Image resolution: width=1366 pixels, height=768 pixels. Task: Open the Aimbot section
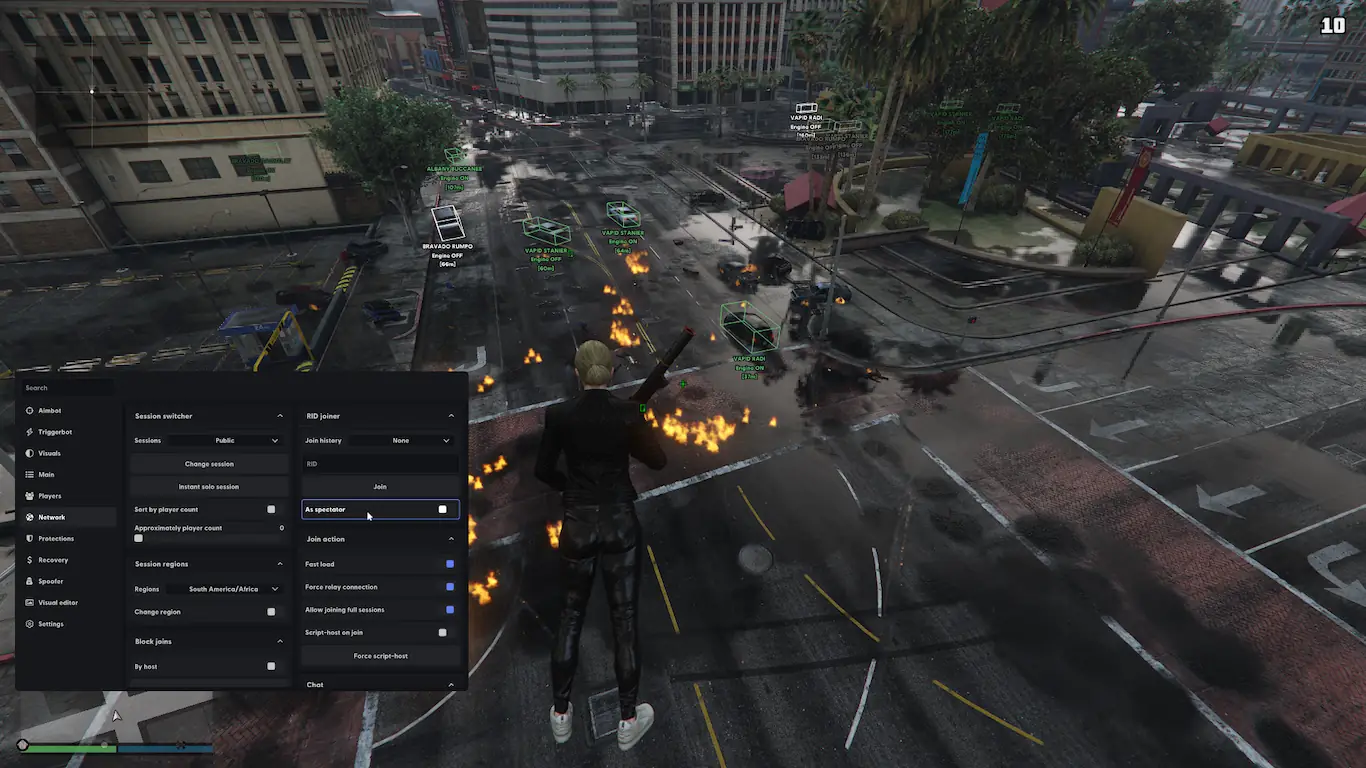tap(50, 411)
